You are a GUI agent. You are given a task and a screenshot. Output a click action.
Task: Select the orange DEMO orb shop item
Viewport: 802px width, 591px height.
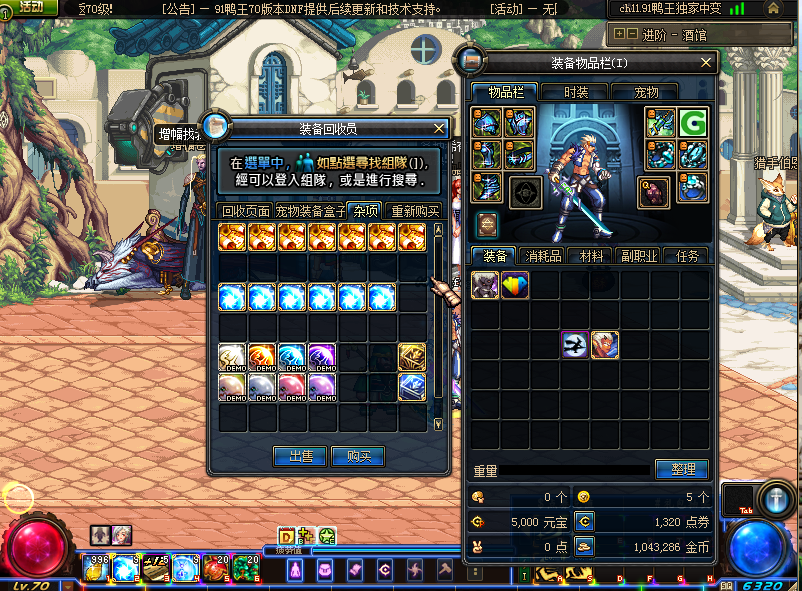point(263,356)
